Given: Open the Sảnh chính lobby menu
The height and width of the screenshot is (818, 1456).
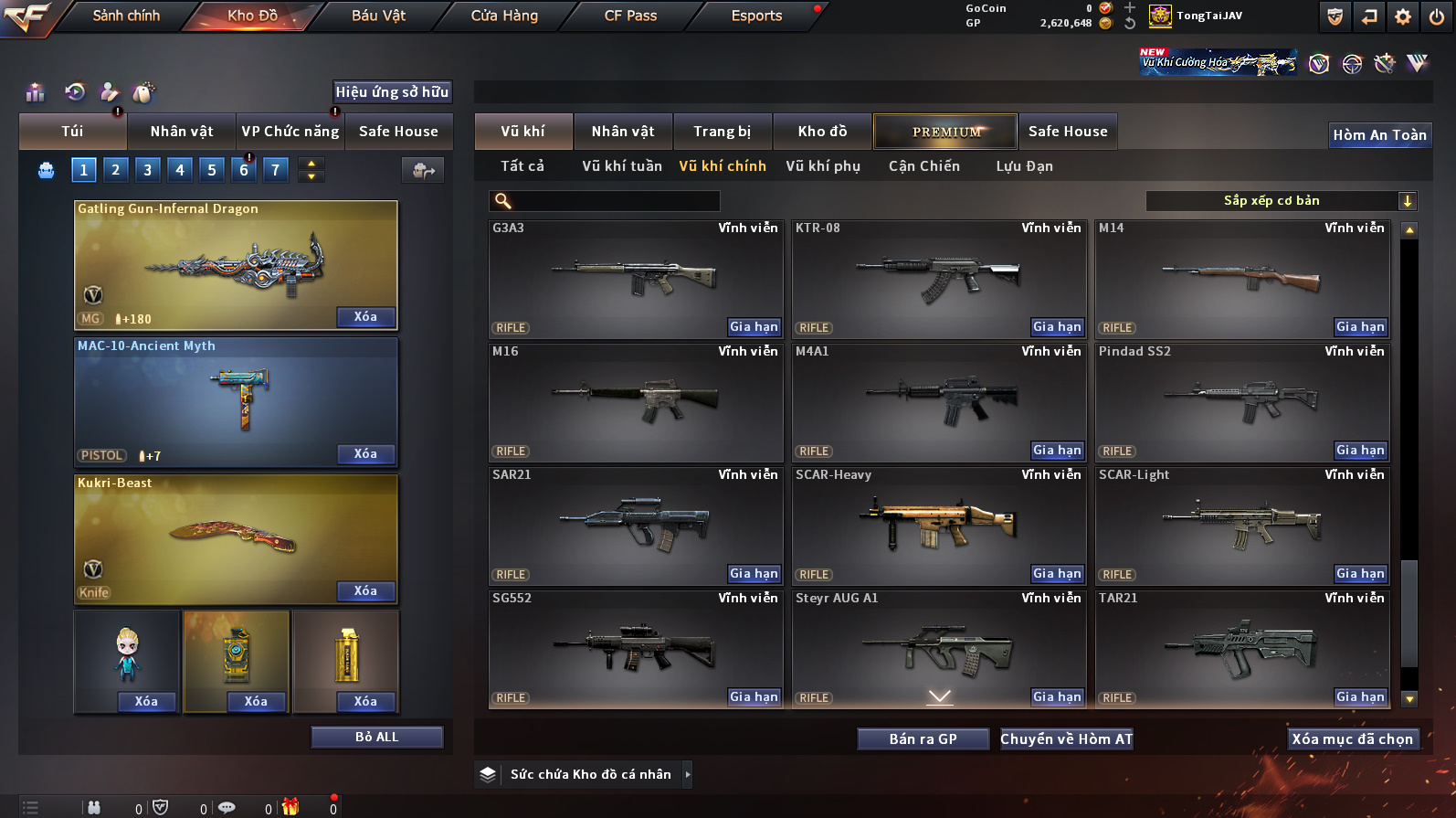Looking at the screenshot, I should click(126, 16).
